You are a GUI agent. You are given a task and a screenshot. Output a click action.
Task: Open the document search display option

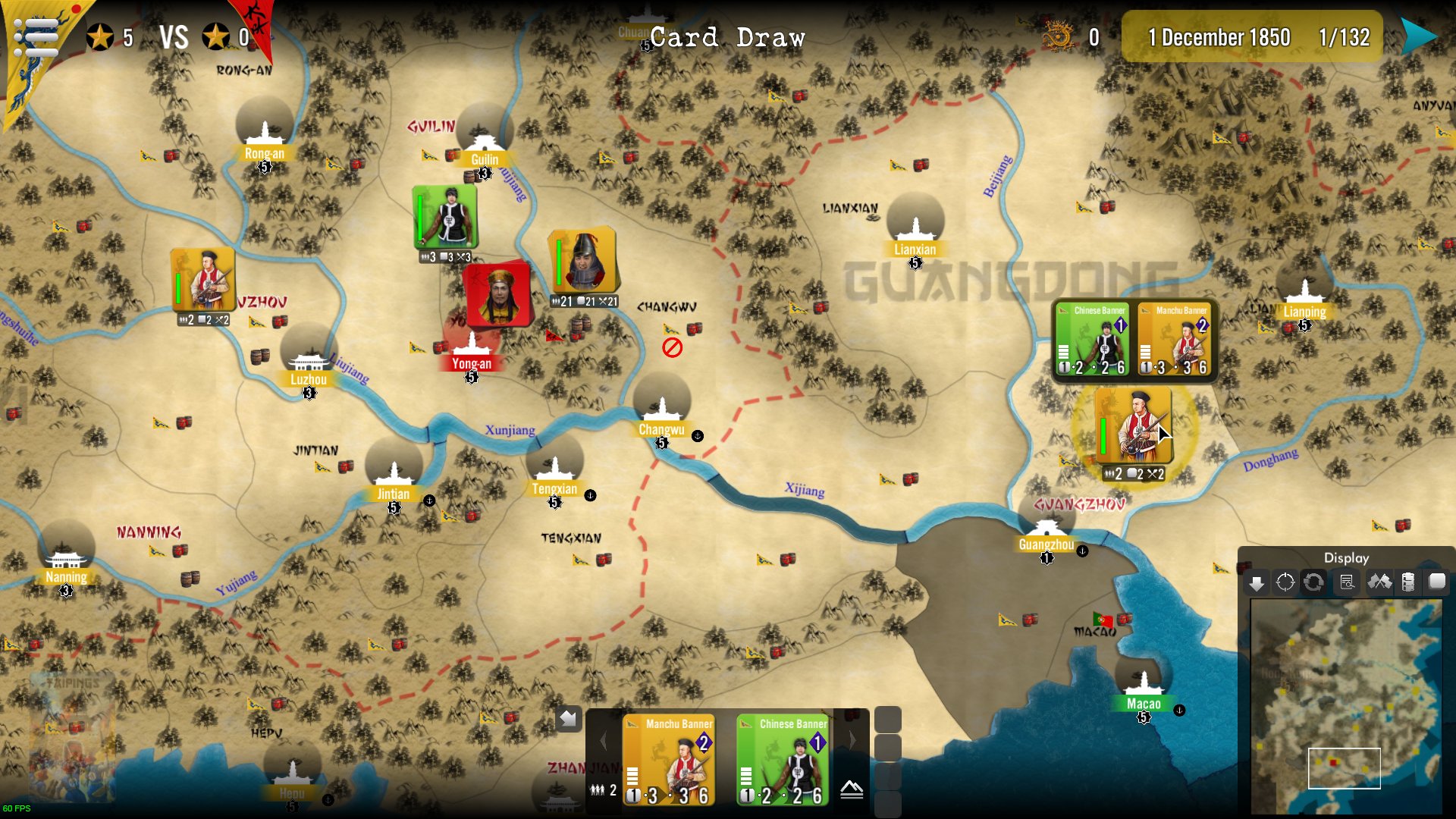click(1348, 582)
